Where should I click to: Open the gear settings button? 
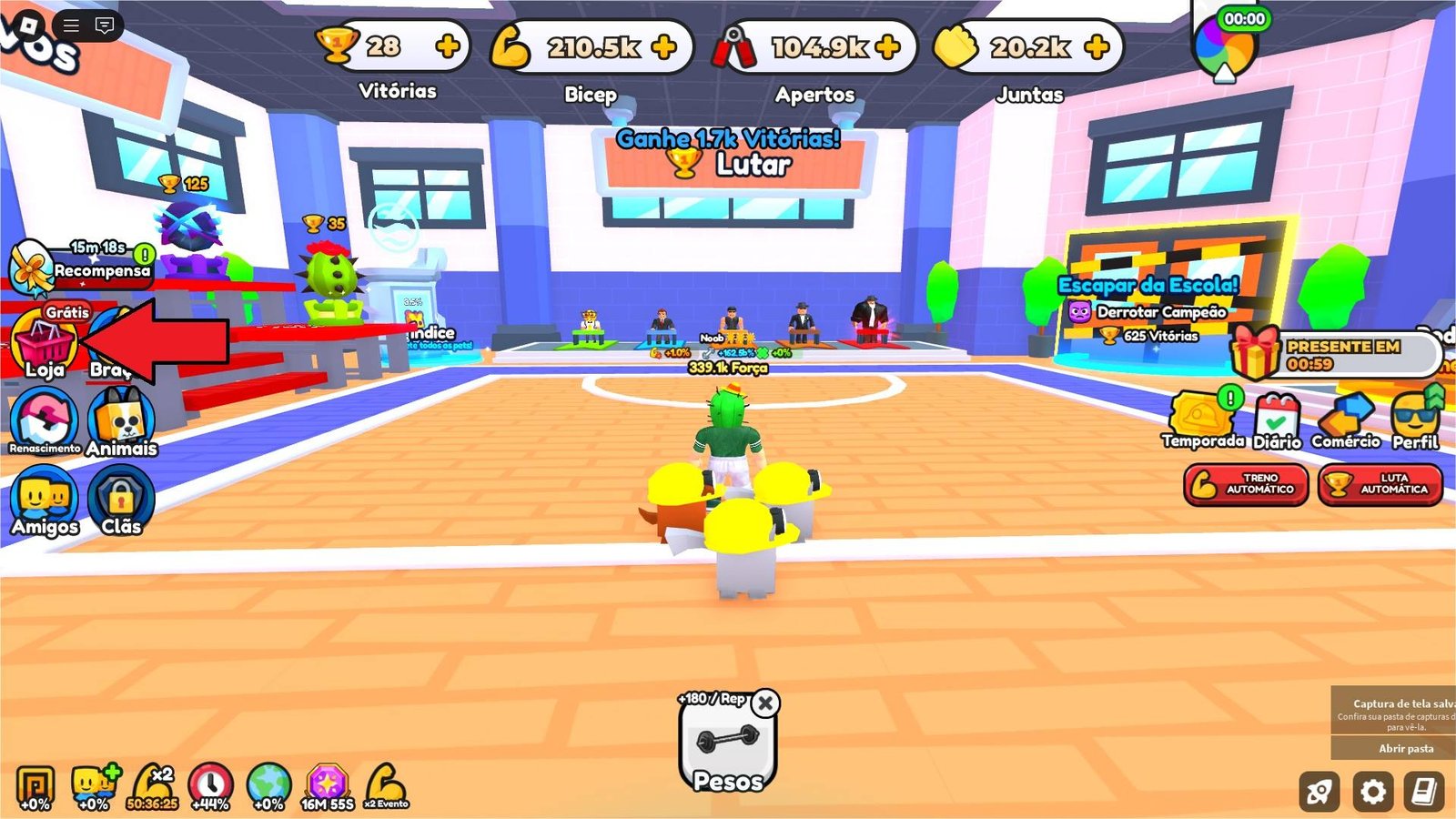pyautogui.click(x=1372, y=792)
